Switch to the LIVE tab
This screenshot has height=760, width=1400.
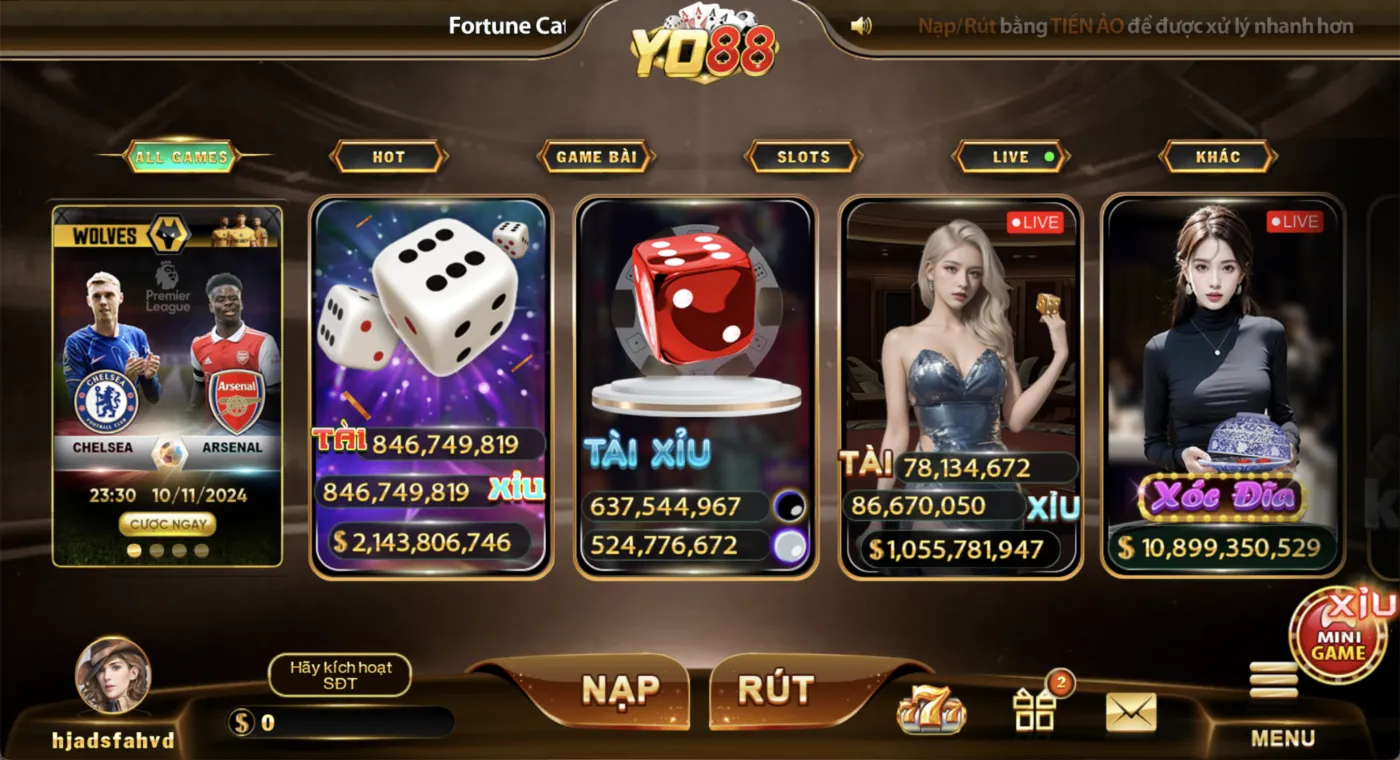click(x=1011, y=156)
